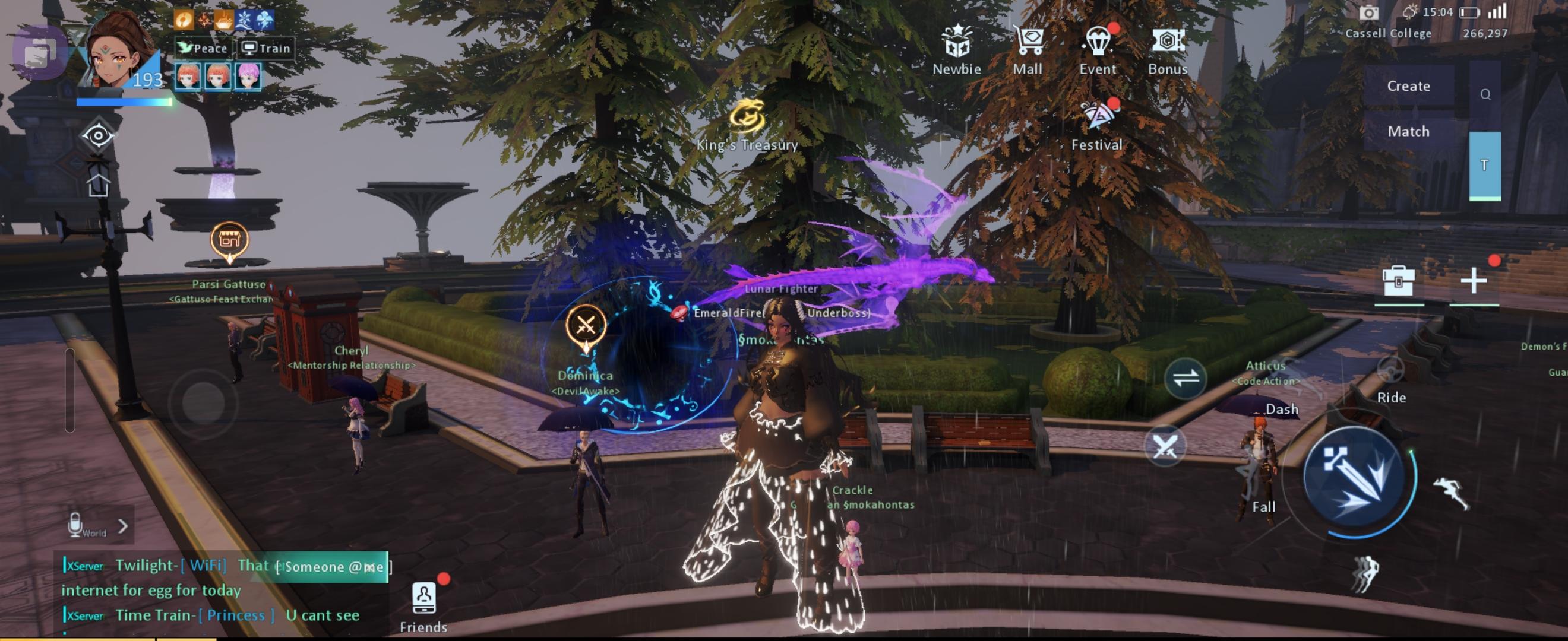
Task: Tap the eye icon to hide the UI
Action: [97, 135]
